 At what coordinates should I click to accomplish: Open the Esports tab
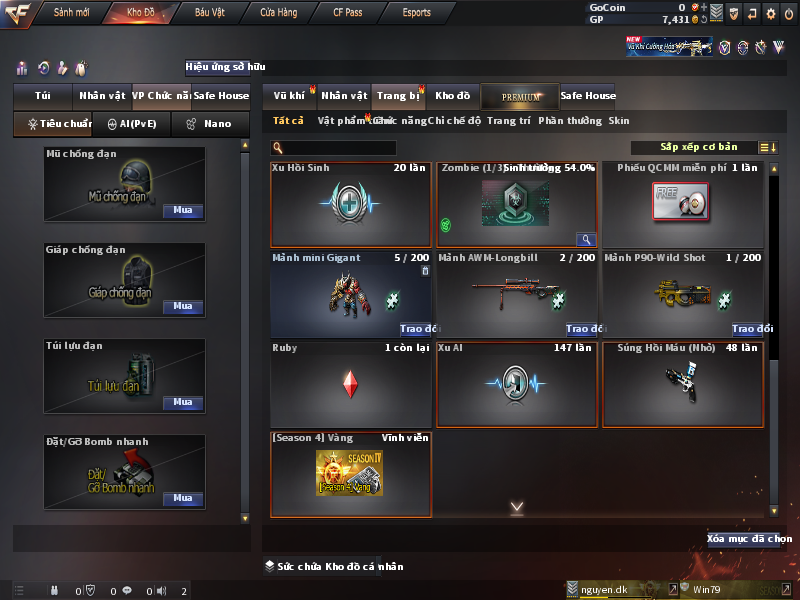coord(416,13)
